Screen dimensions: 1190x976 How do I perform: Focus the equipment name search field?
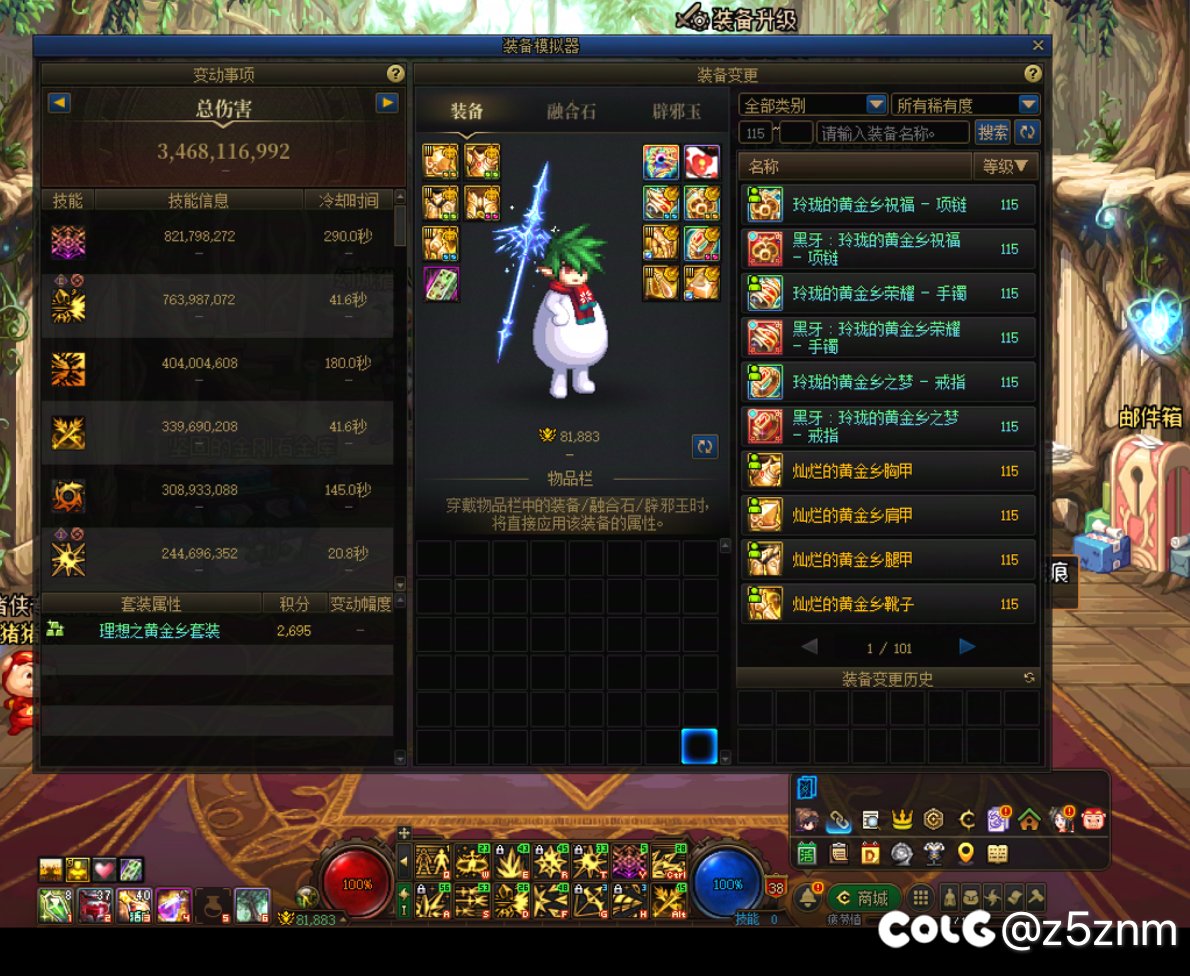click(892, 132)
